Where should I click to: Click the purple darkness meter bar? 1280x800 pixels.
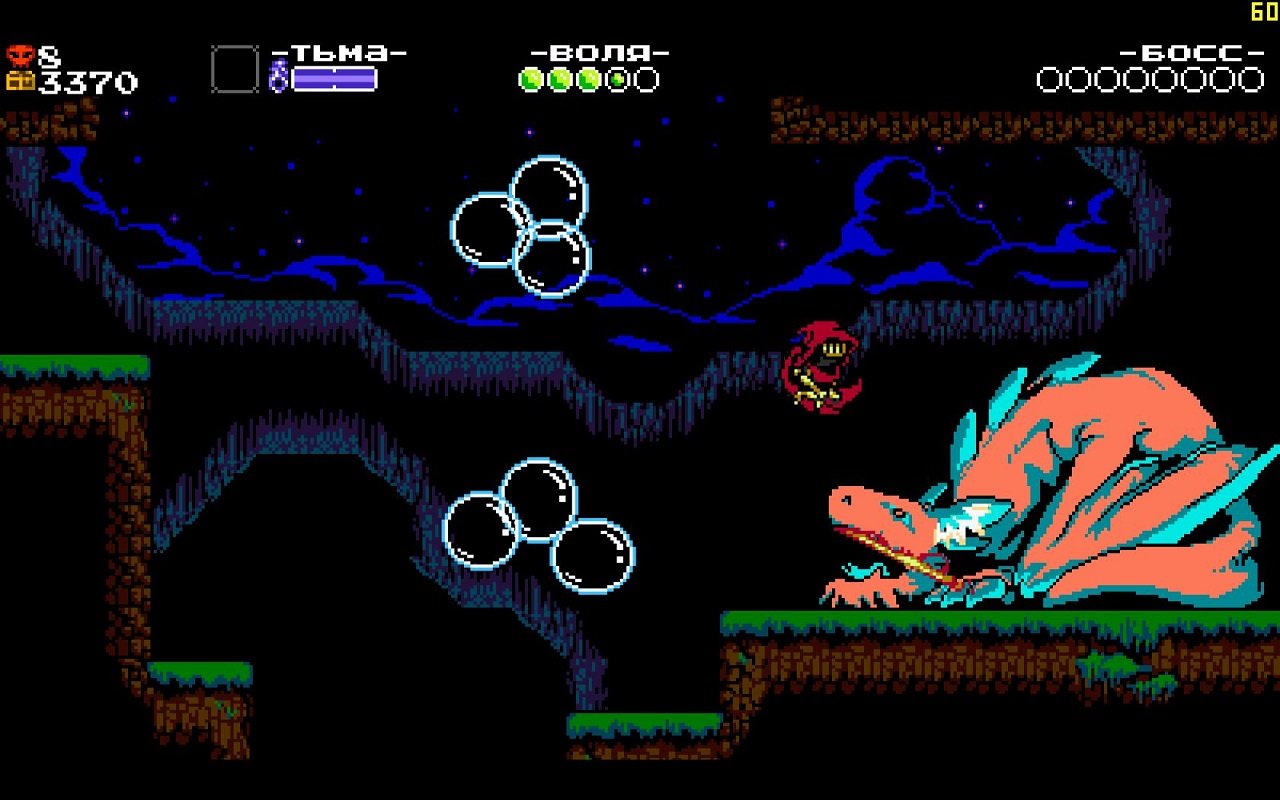click(335, 77)
